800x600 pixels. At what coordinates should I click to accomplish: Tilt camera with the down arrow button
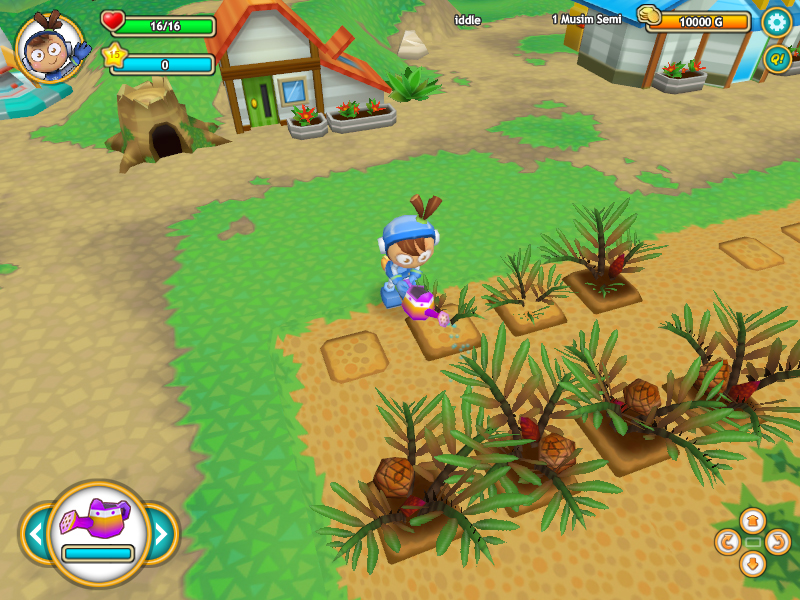coord(753,564)
